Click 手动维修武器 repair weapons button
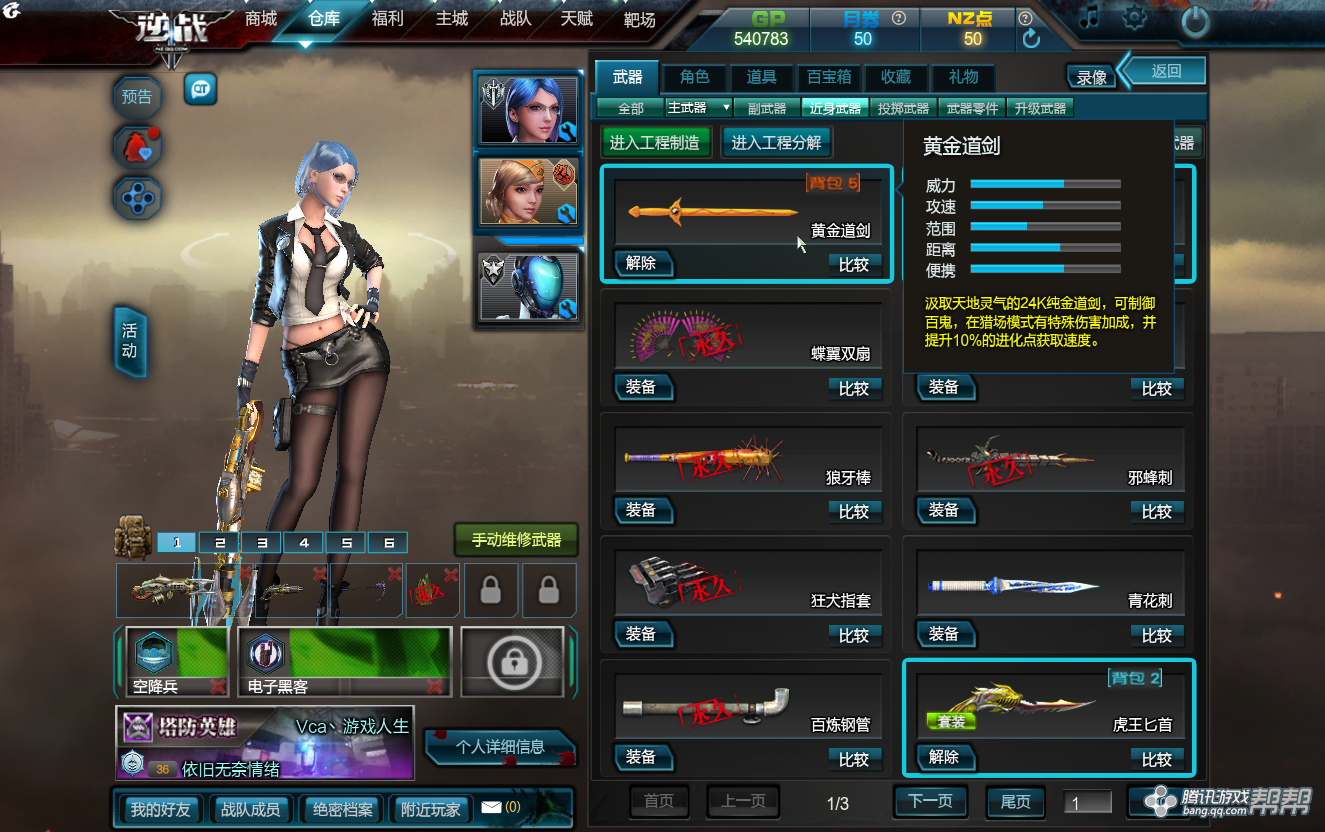The width and height of the screenshot is (1325, 832). coord(516,540)
